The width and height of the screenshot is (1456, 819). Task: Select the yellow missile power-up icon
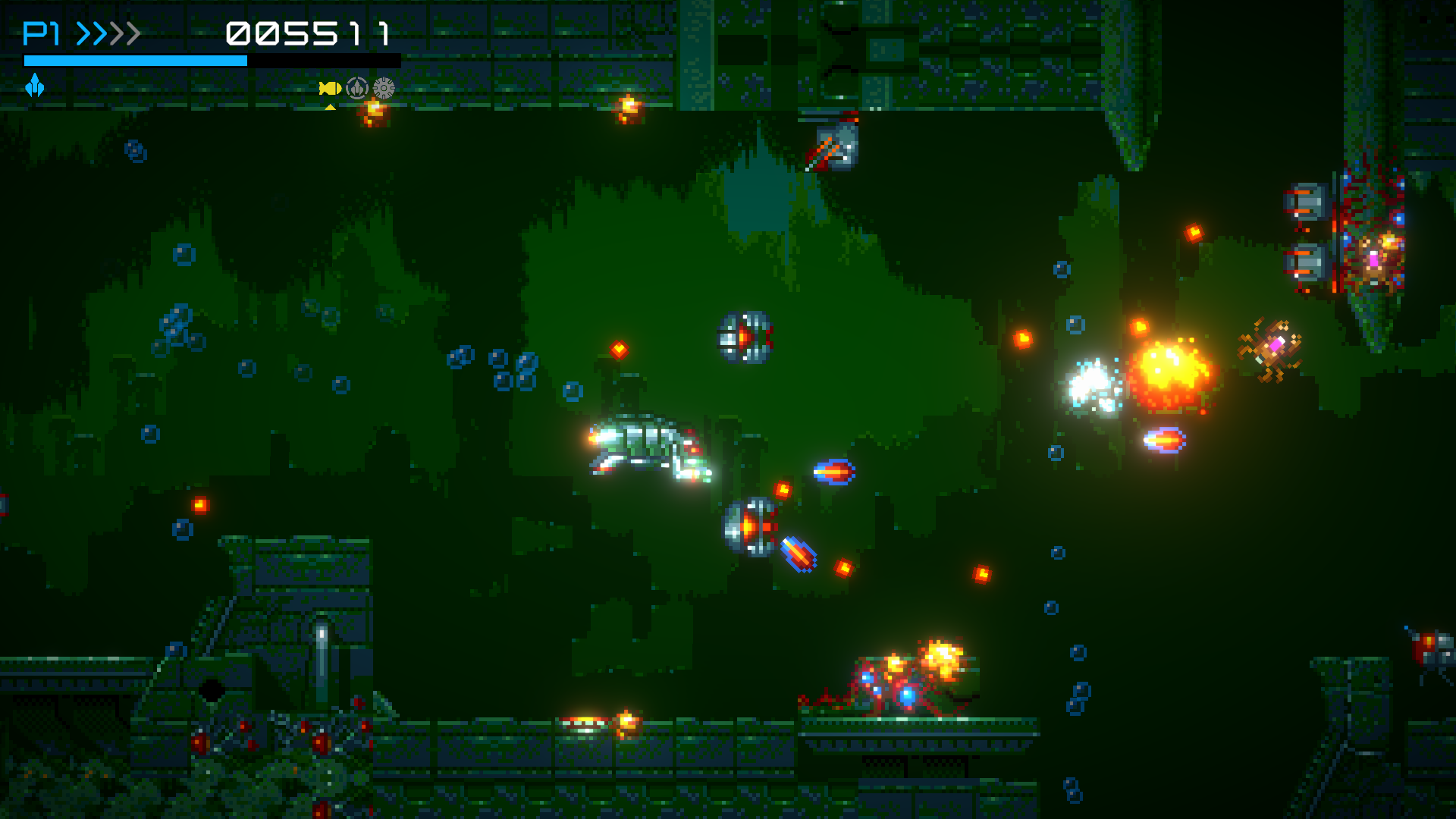point(329,89)
